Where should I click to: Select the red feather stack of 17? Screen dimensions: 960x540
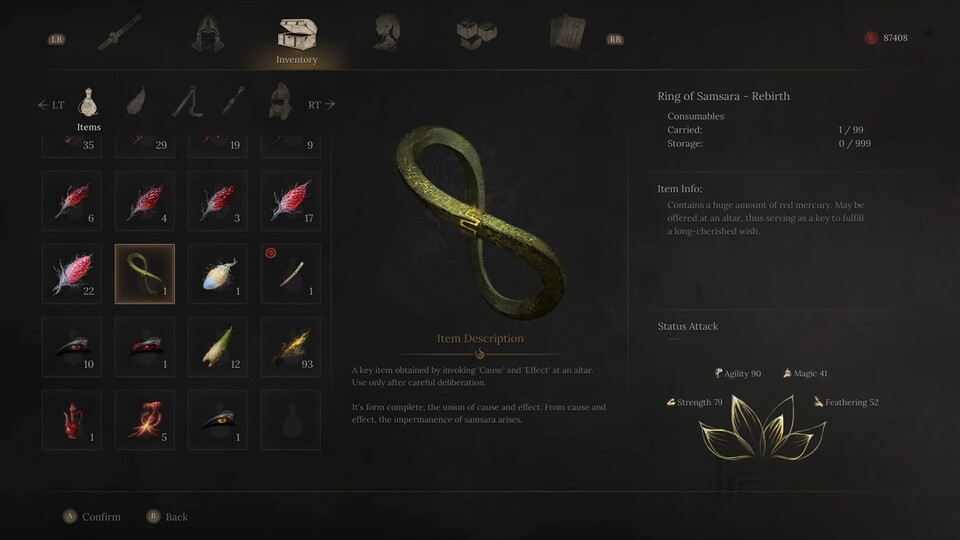click(x=291, y=200)
